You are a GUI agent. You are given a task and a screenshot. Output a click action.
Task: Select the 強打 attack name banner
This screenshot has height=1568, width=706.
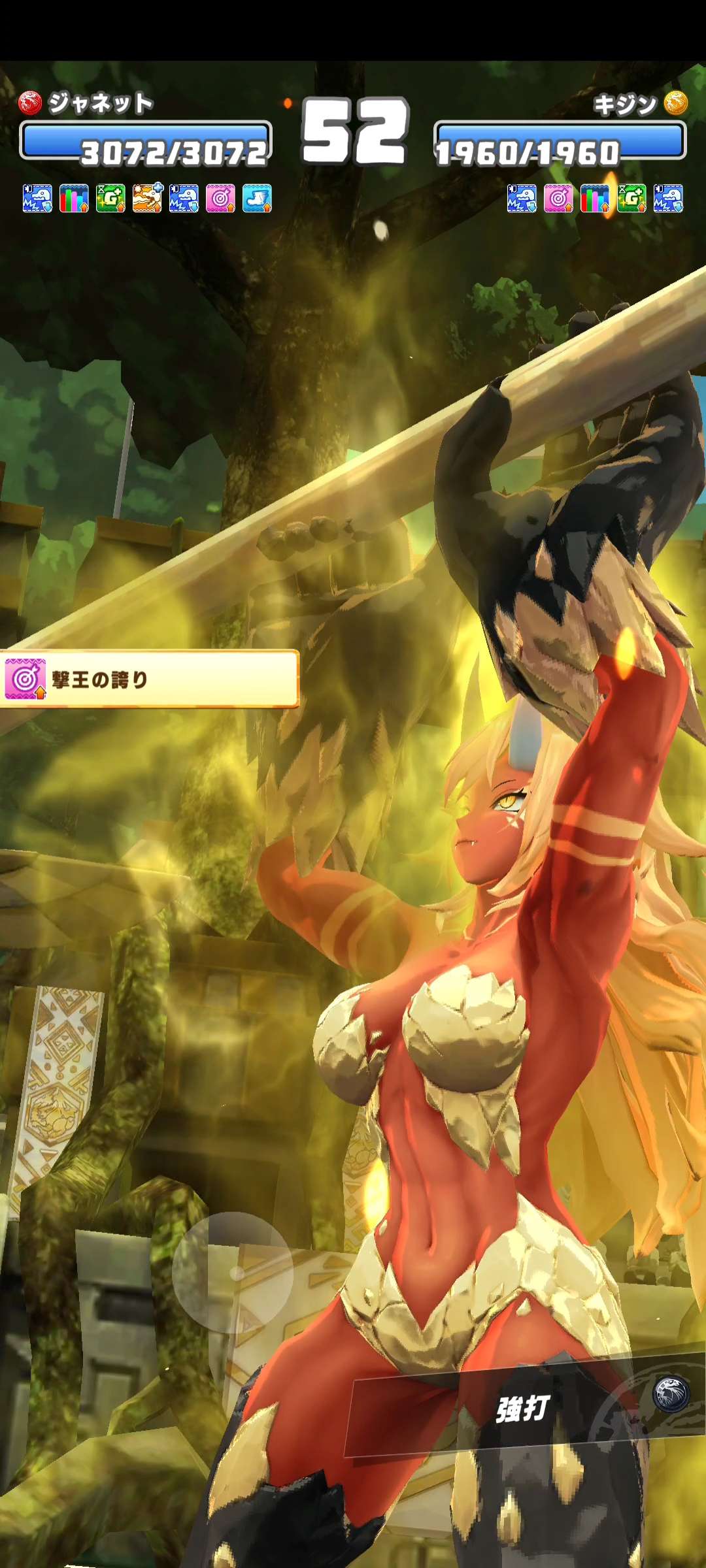pos(523,1408)
